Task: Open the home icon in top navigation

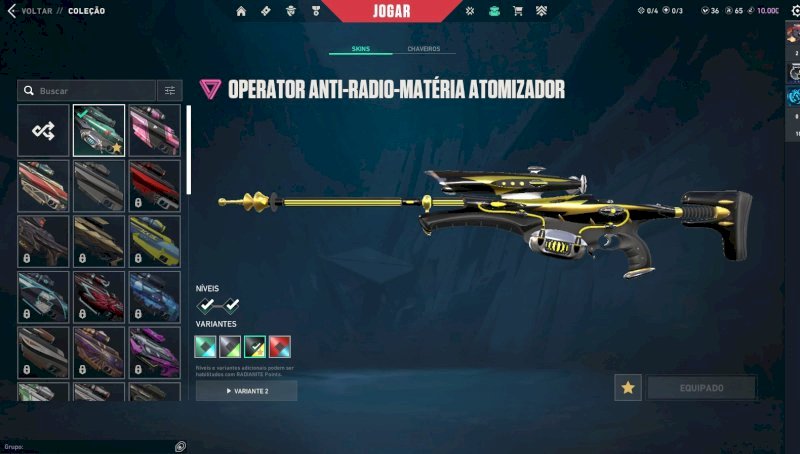Action: 241,11
